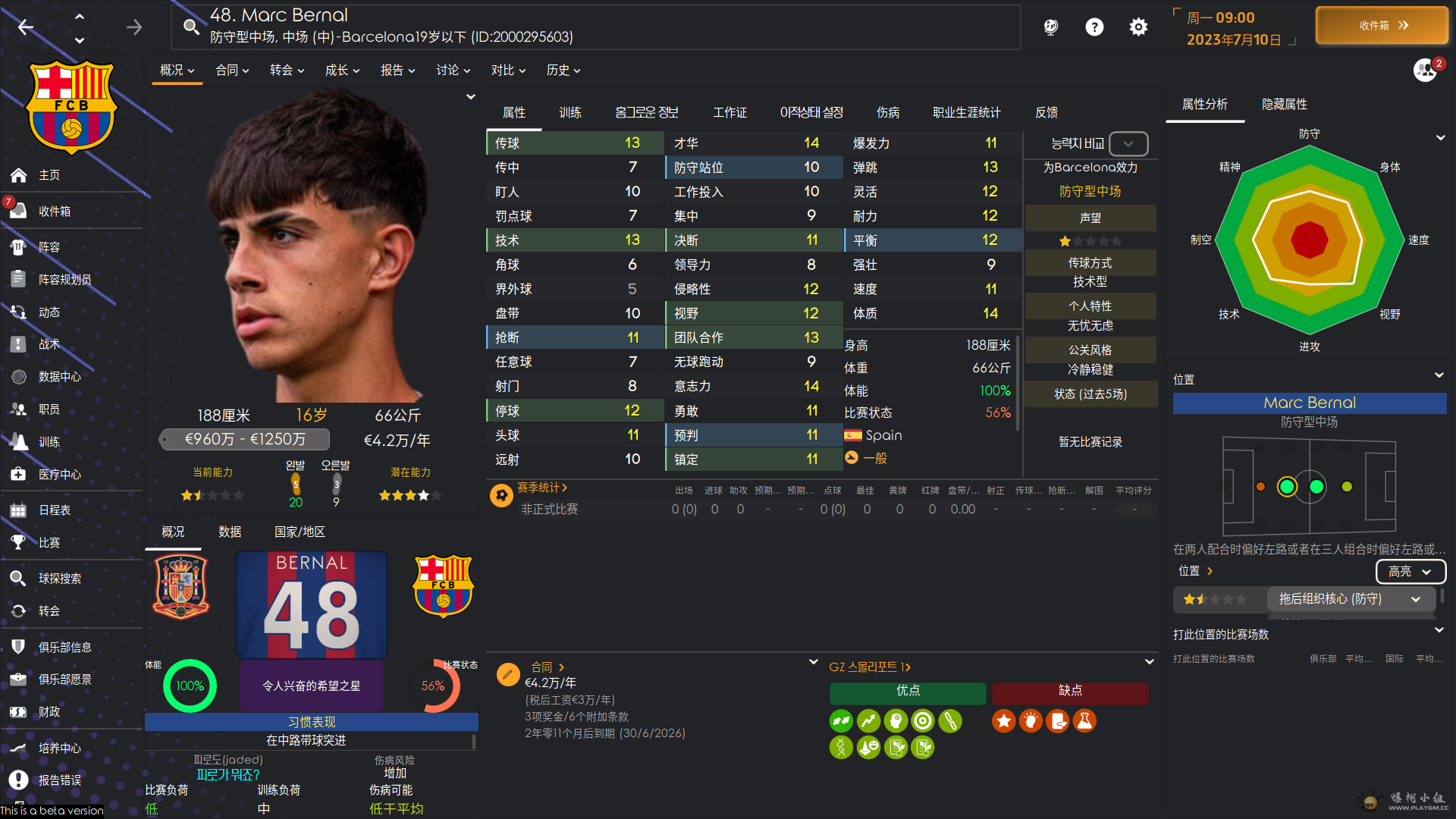Open 战术 in the sidebar

49,344
